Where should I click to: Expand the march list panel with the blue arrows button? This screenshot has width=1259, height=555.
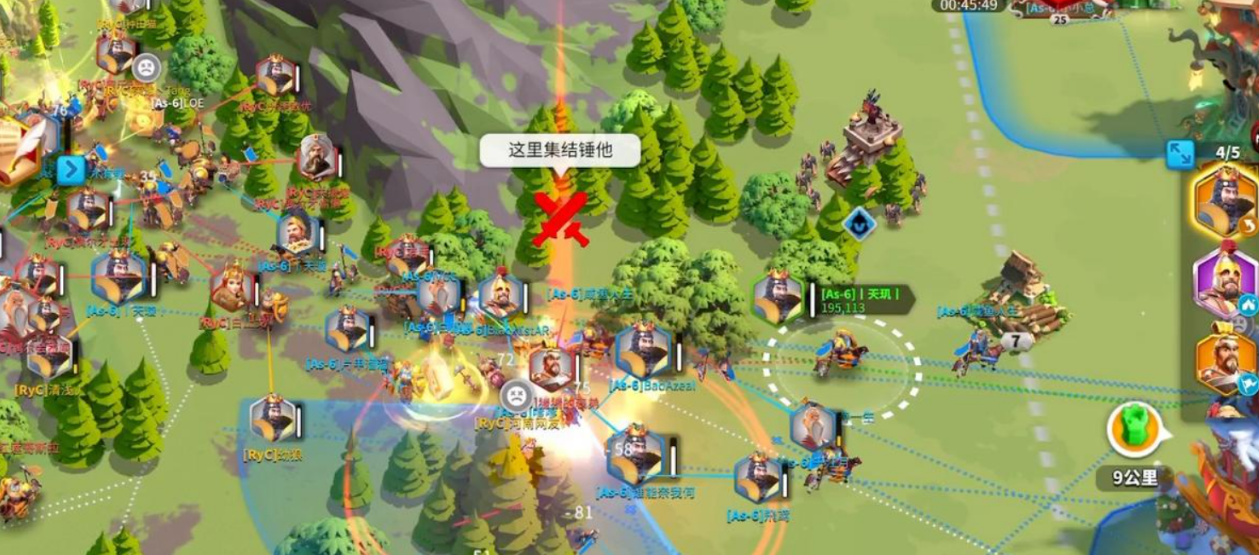coord(1180,154)
